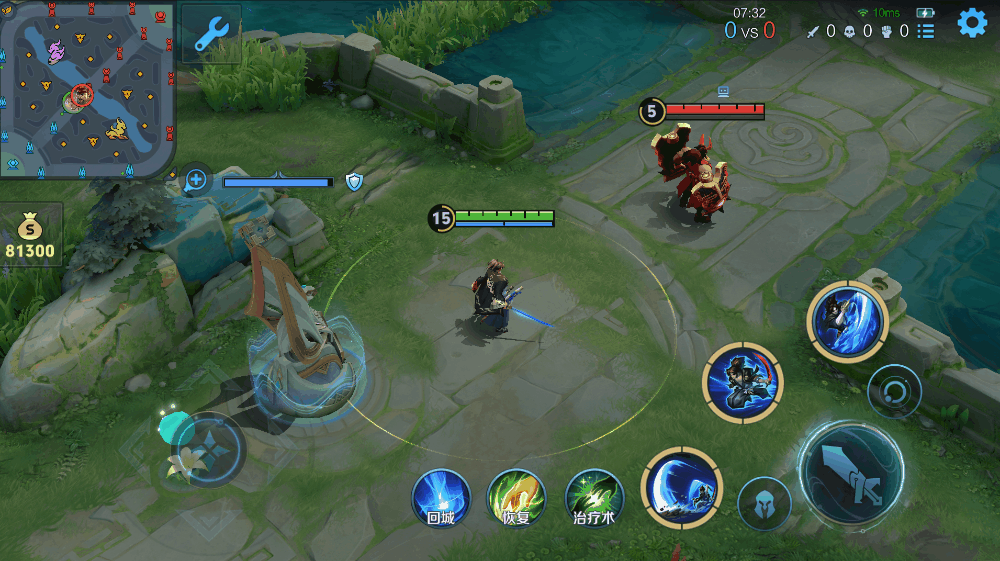Screen dimensions: 1000x561
Task: Cast the 治疗术 heal spell
Action: (x=594, y=497)
